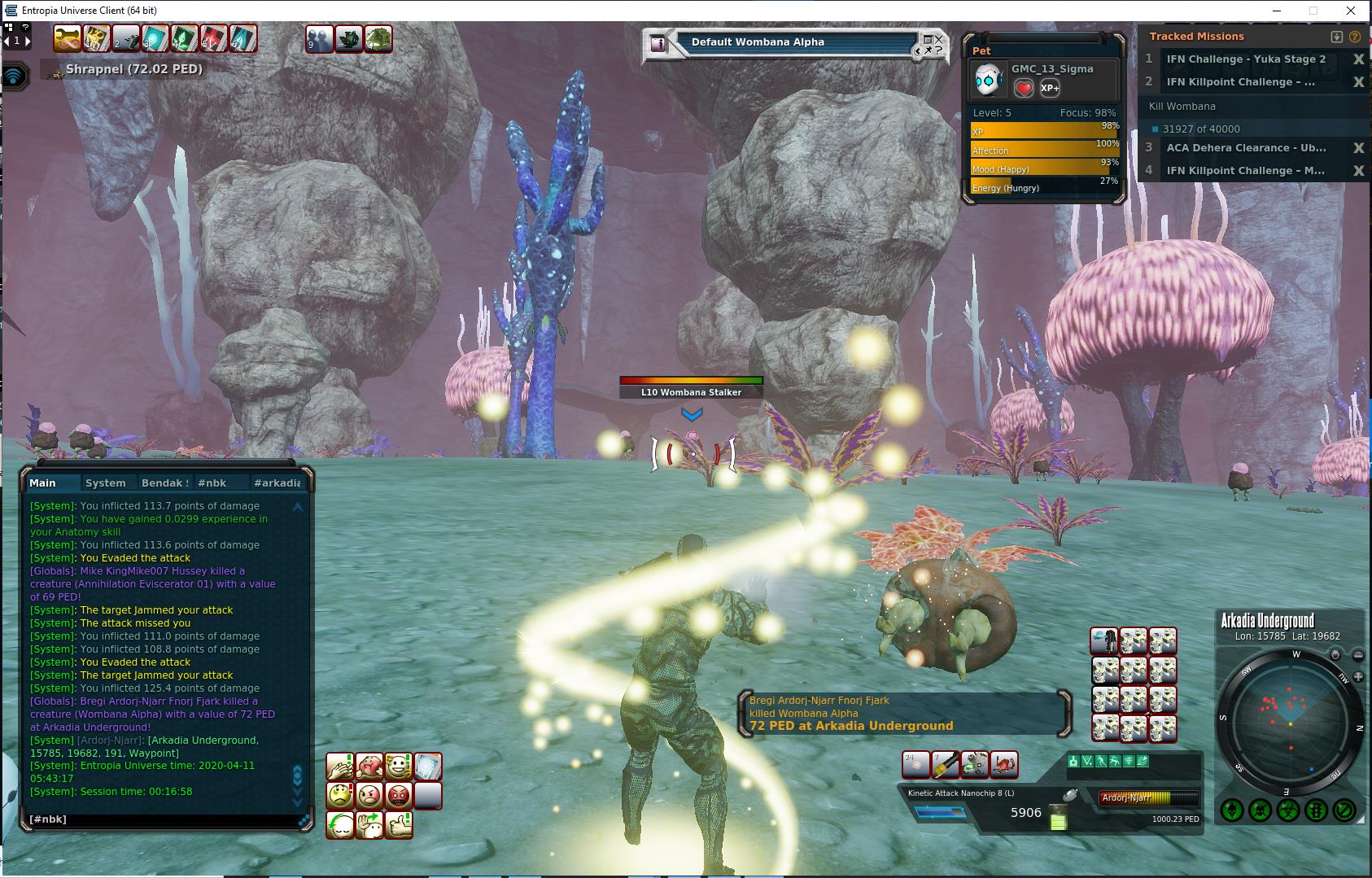Close the Entropia Universe Client window
Image resolution: width=1372 pixels, height=878 pixels.
coord(1352,11)
